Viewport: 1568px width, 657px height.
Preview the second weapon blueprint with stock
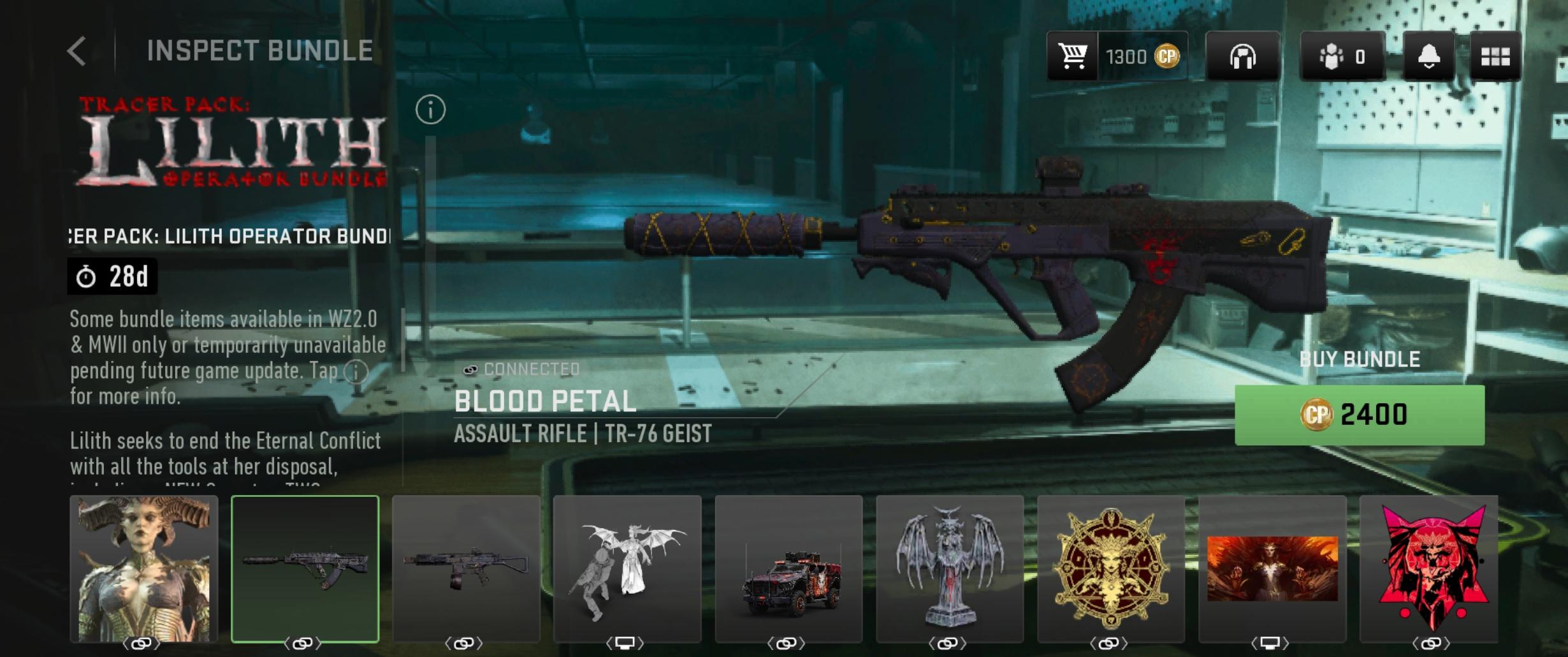(466, 569)
